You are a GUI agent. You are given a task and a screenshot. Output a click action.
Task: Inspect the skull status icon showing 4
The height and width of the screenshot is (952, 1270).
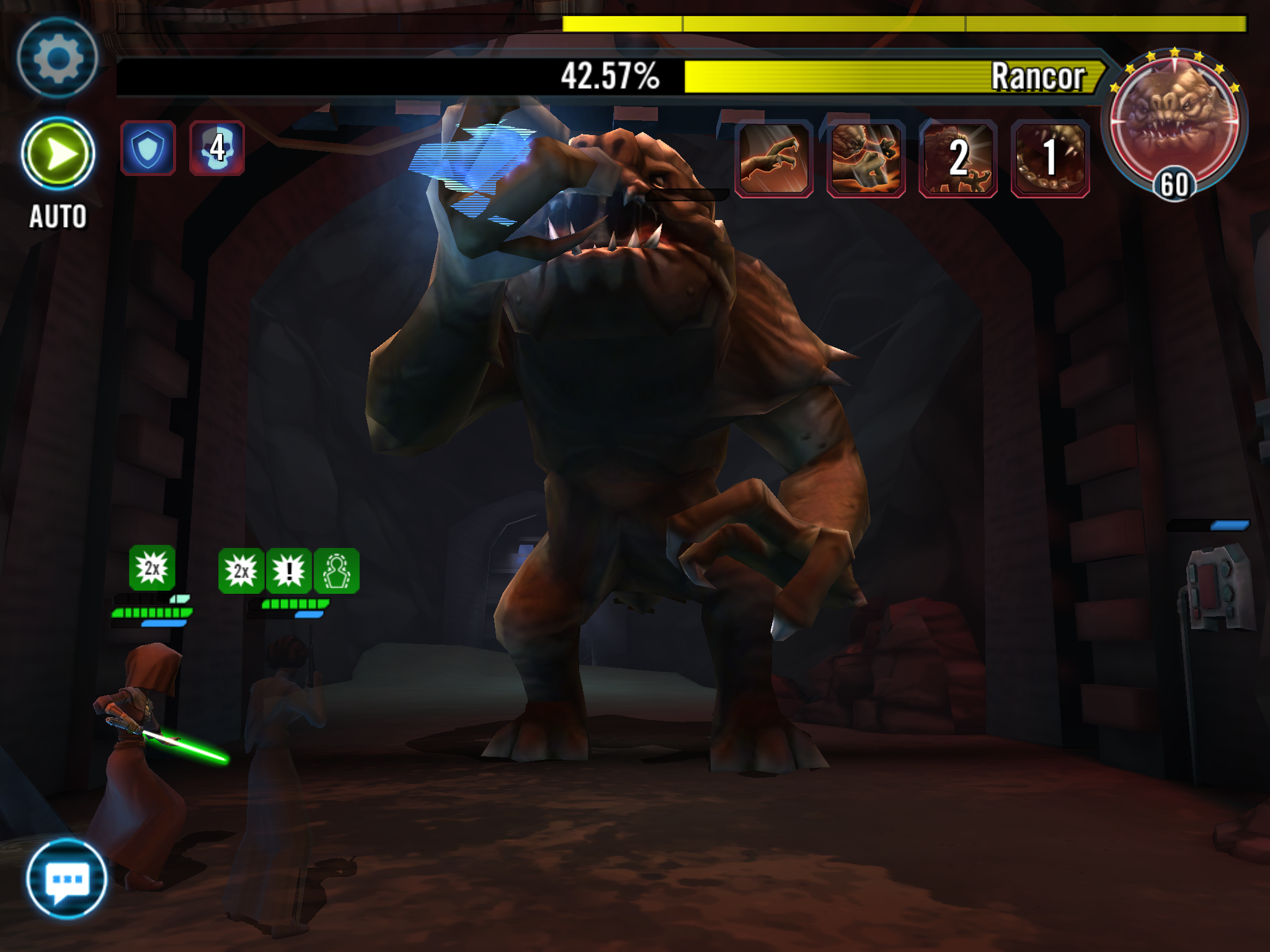217,149
